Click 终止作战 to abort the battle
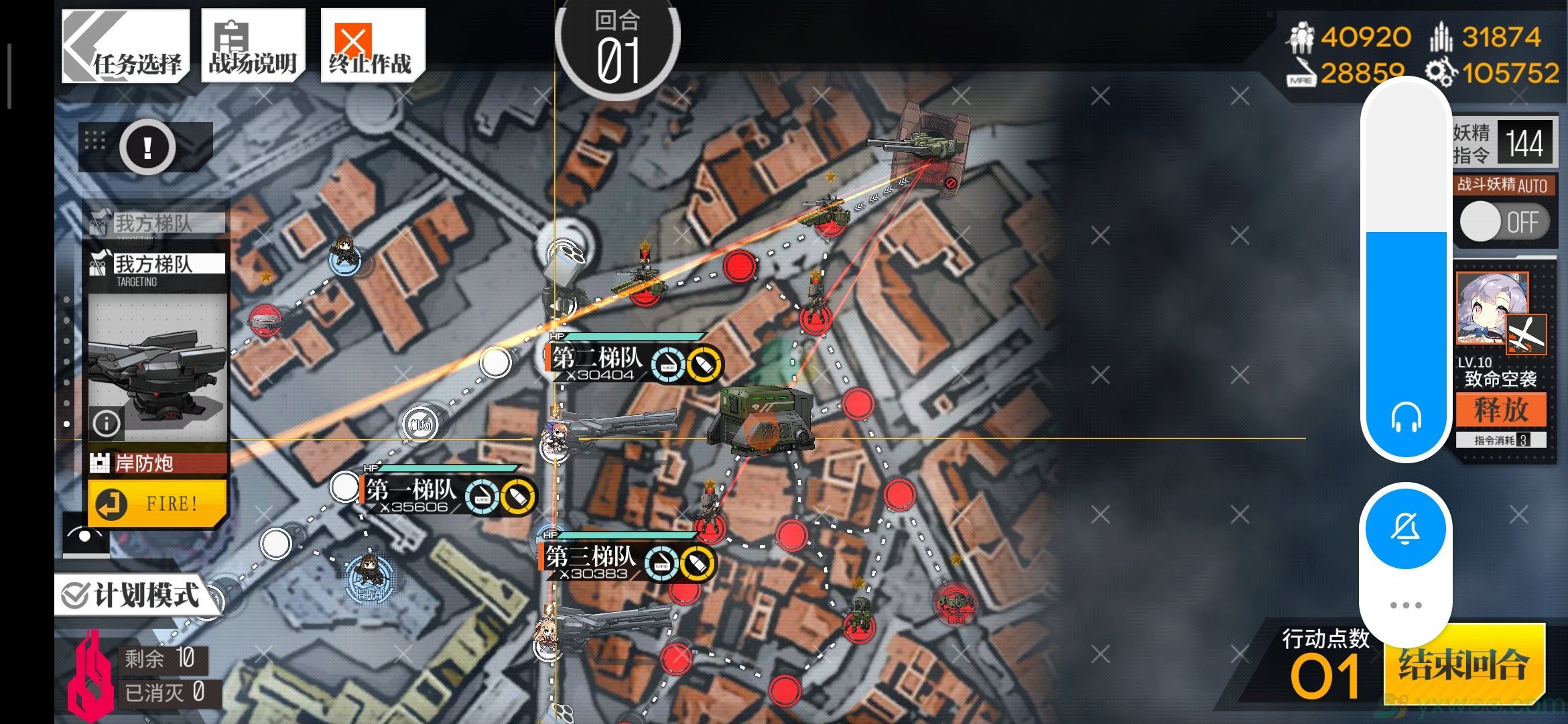 372,46
